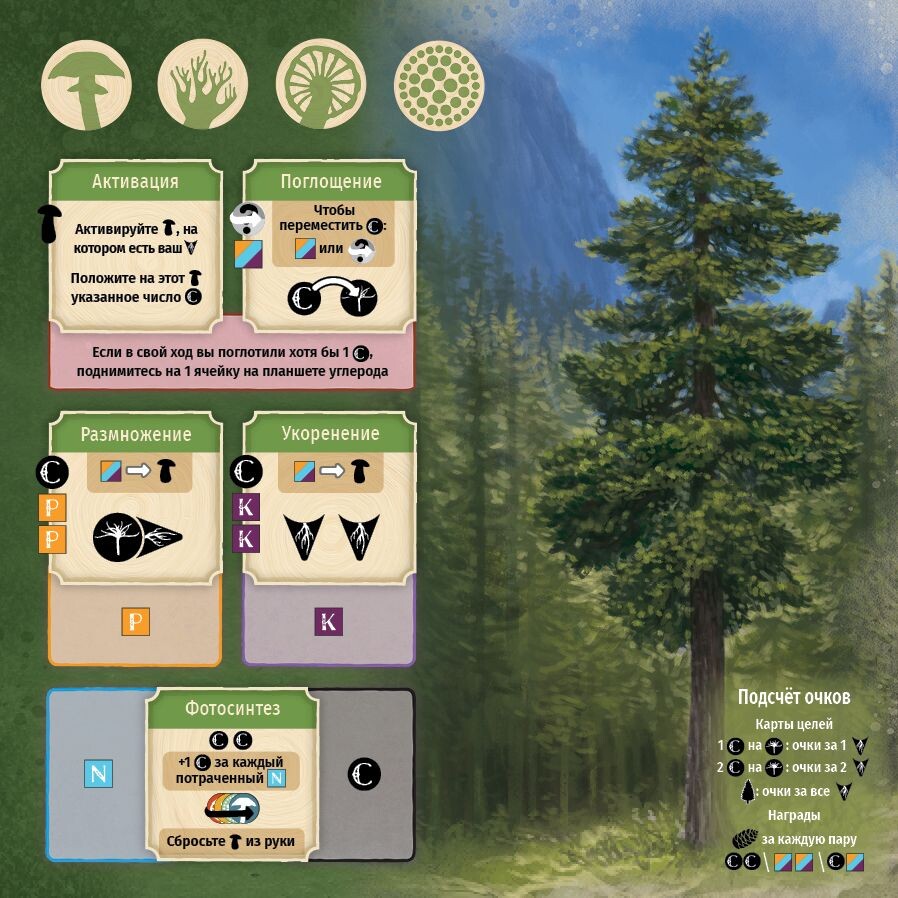Select the Поглощение action card
This screenshot has width=898, height=898.
pos(330,245)
